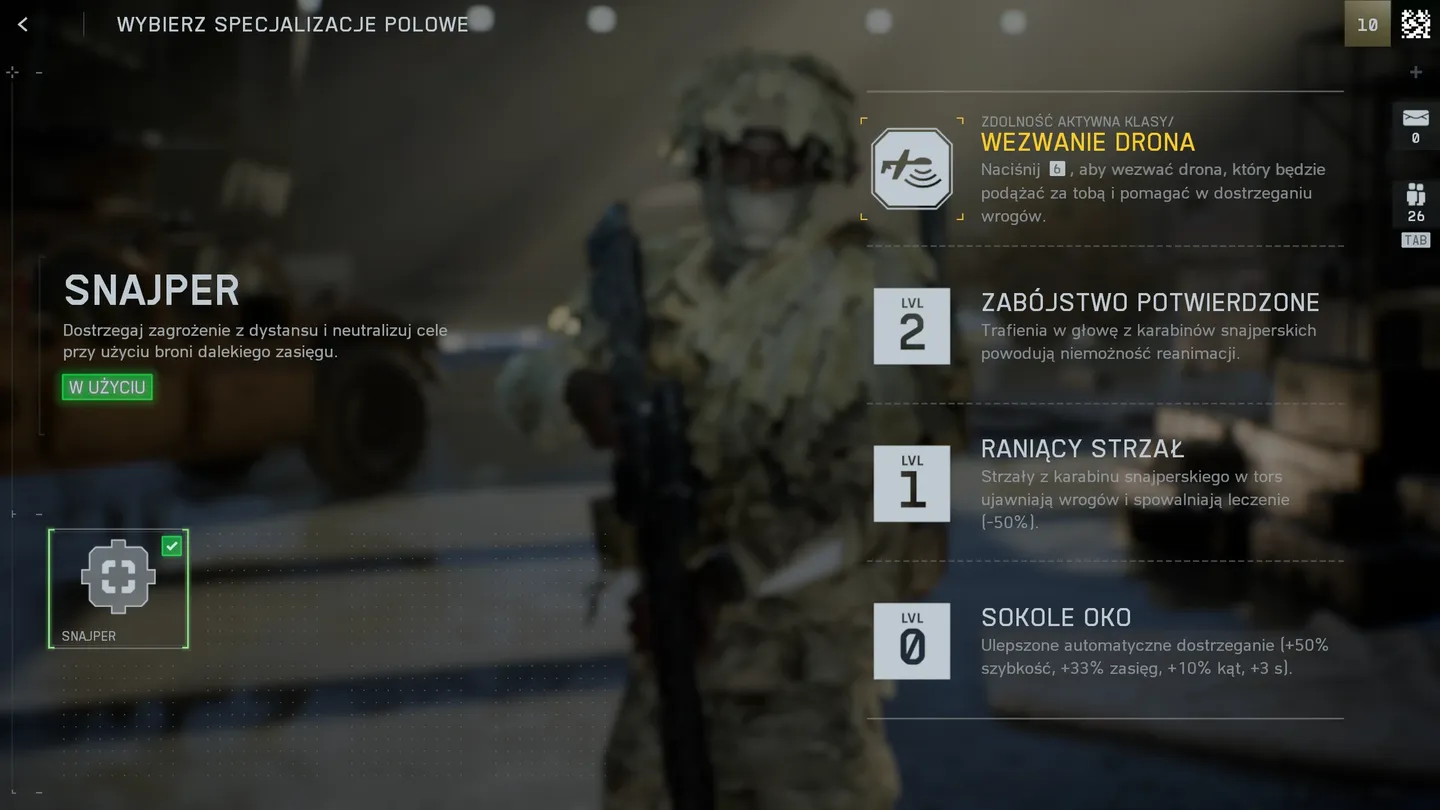The height and width of the screenshot is (810, 1440).
Task: Enable the Sokole Oko specialization
Action: 1056,617
